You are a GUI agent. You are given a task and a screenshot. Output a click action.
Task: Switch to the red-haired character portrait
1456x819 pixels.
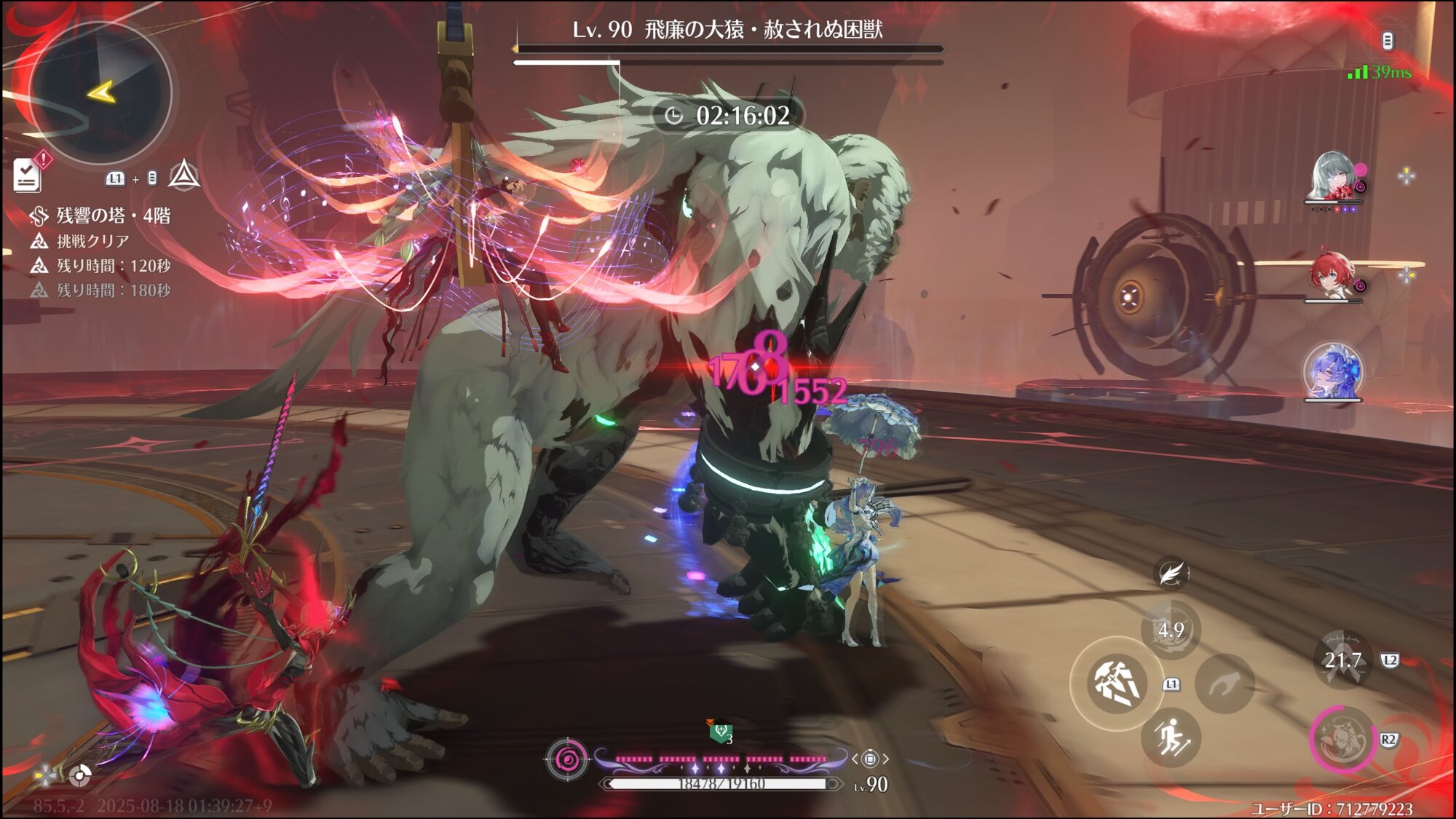coord(1332,275)
